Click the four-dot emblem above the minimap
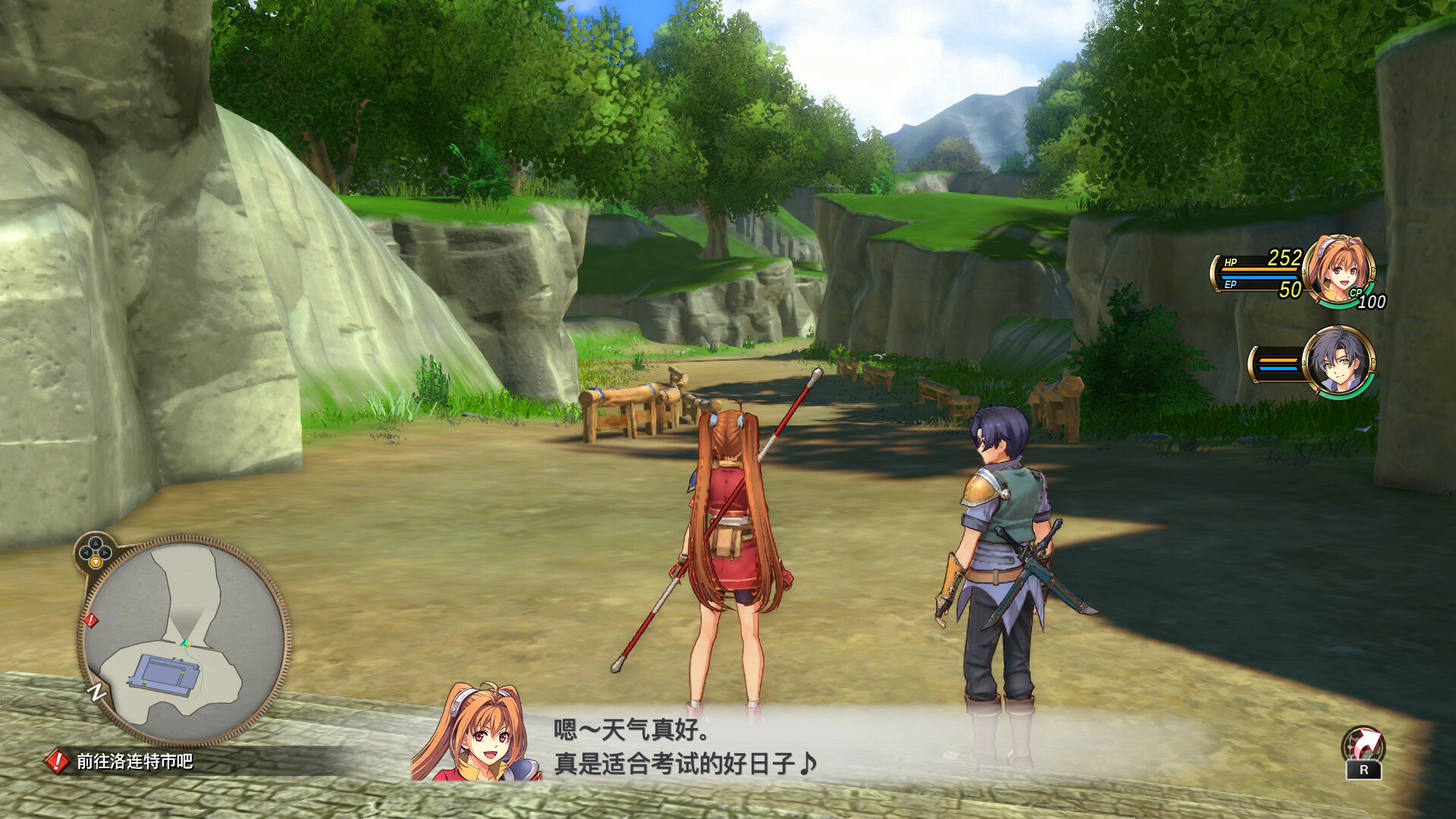The image size is (1456, 819). pos(96,549)
